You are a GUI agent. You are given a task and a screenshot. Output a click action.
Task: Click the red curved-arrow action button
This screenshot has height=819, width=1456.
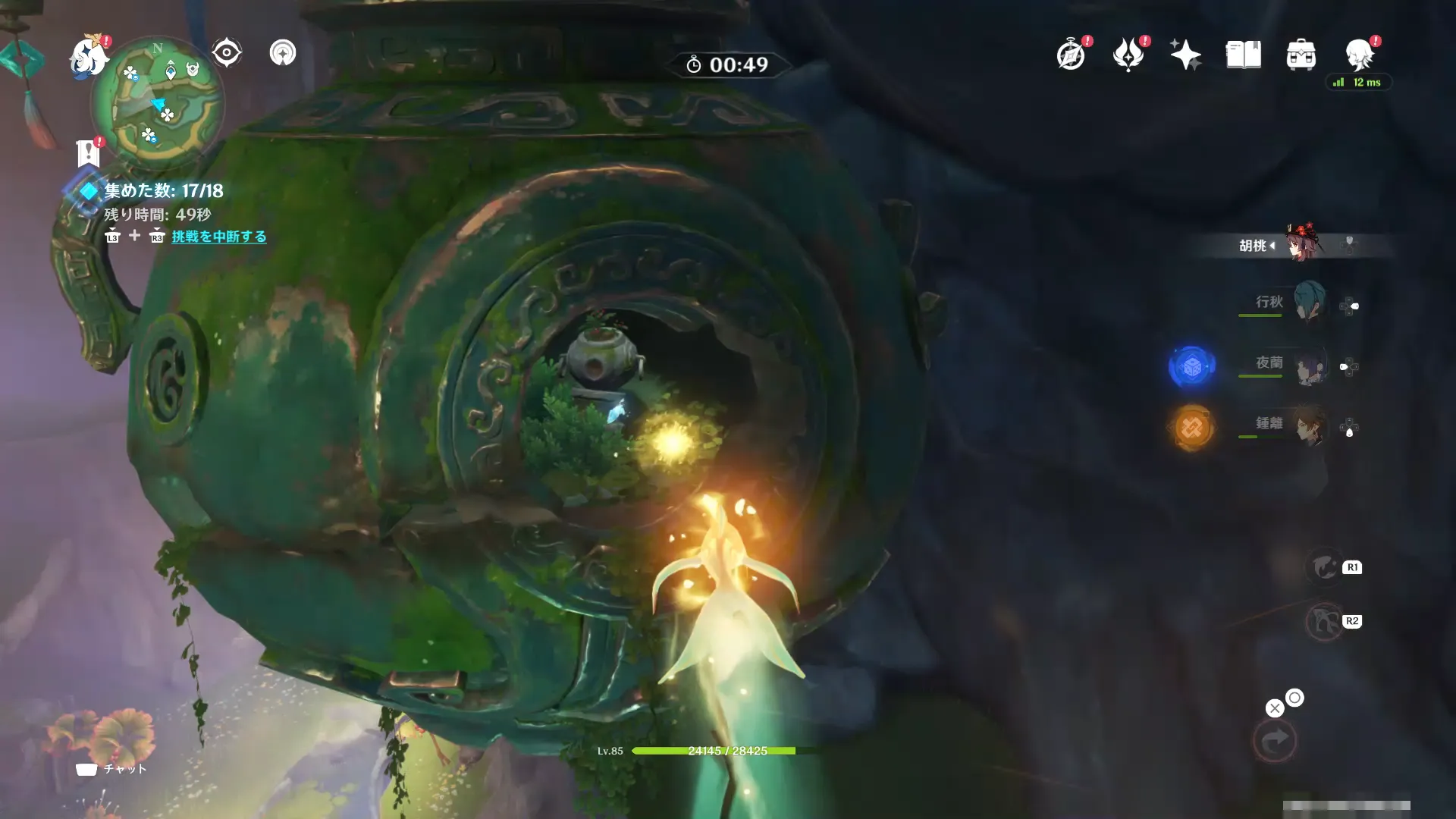point(1275,740)
